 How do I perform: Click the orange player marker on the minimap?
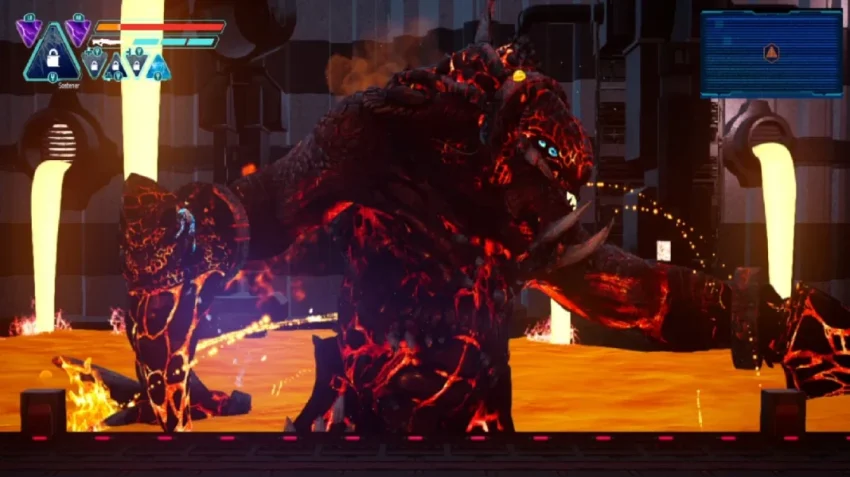(x=771, y=52)
